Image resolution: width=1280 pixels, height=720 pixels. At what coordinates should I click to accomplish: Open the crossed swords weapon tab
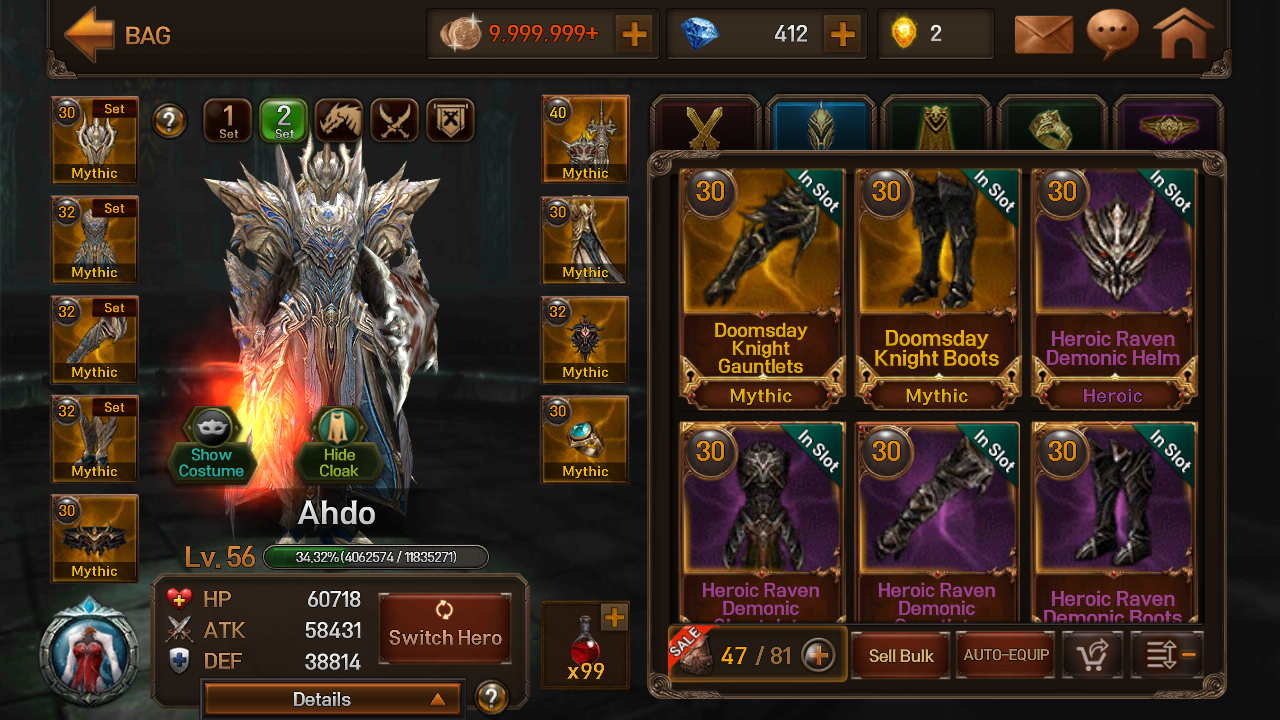coord(706,127)
